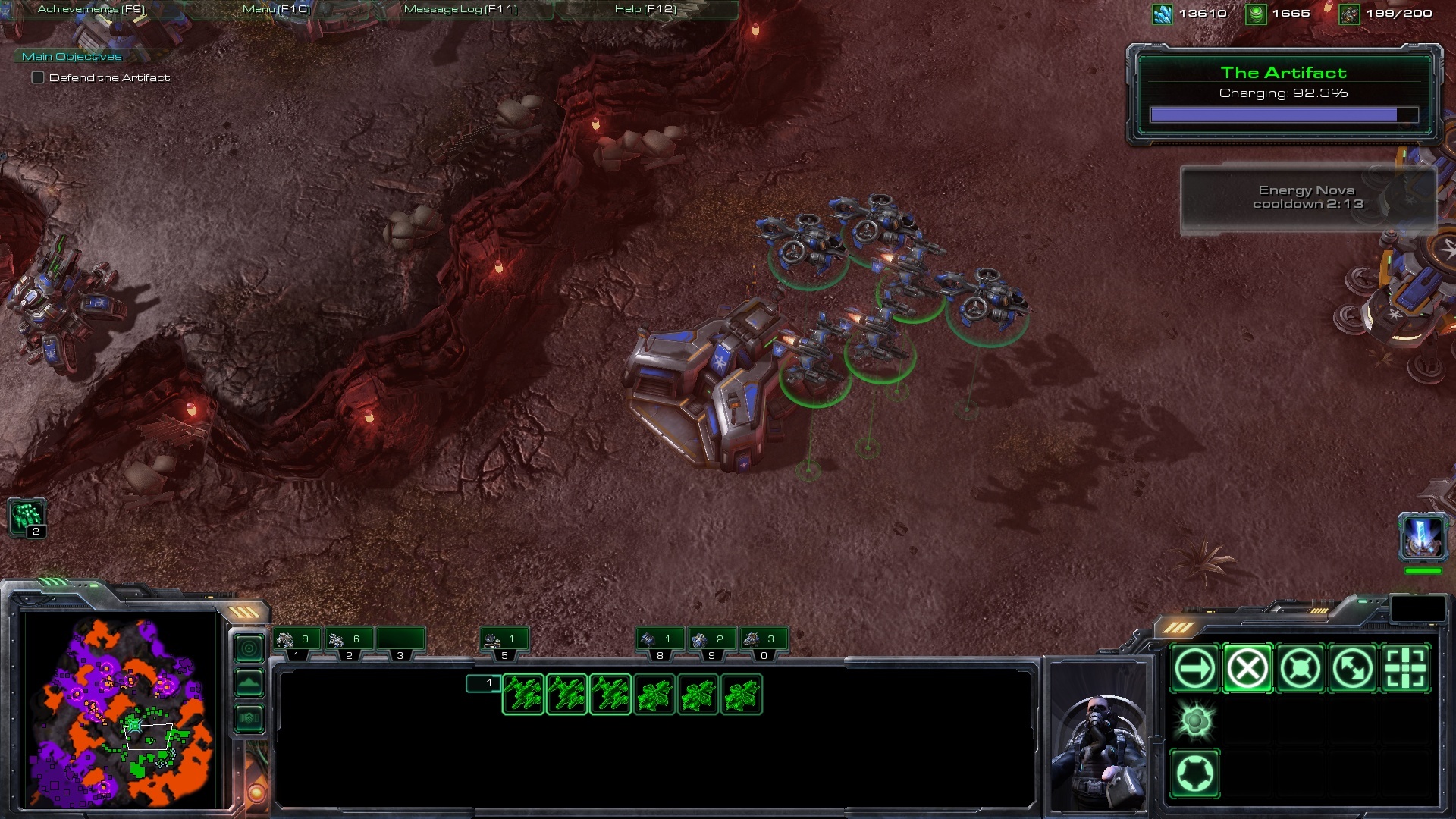Screen dimensions: 1456x819
Task: Issue the Move command
Action: [x=1194, y=669]
